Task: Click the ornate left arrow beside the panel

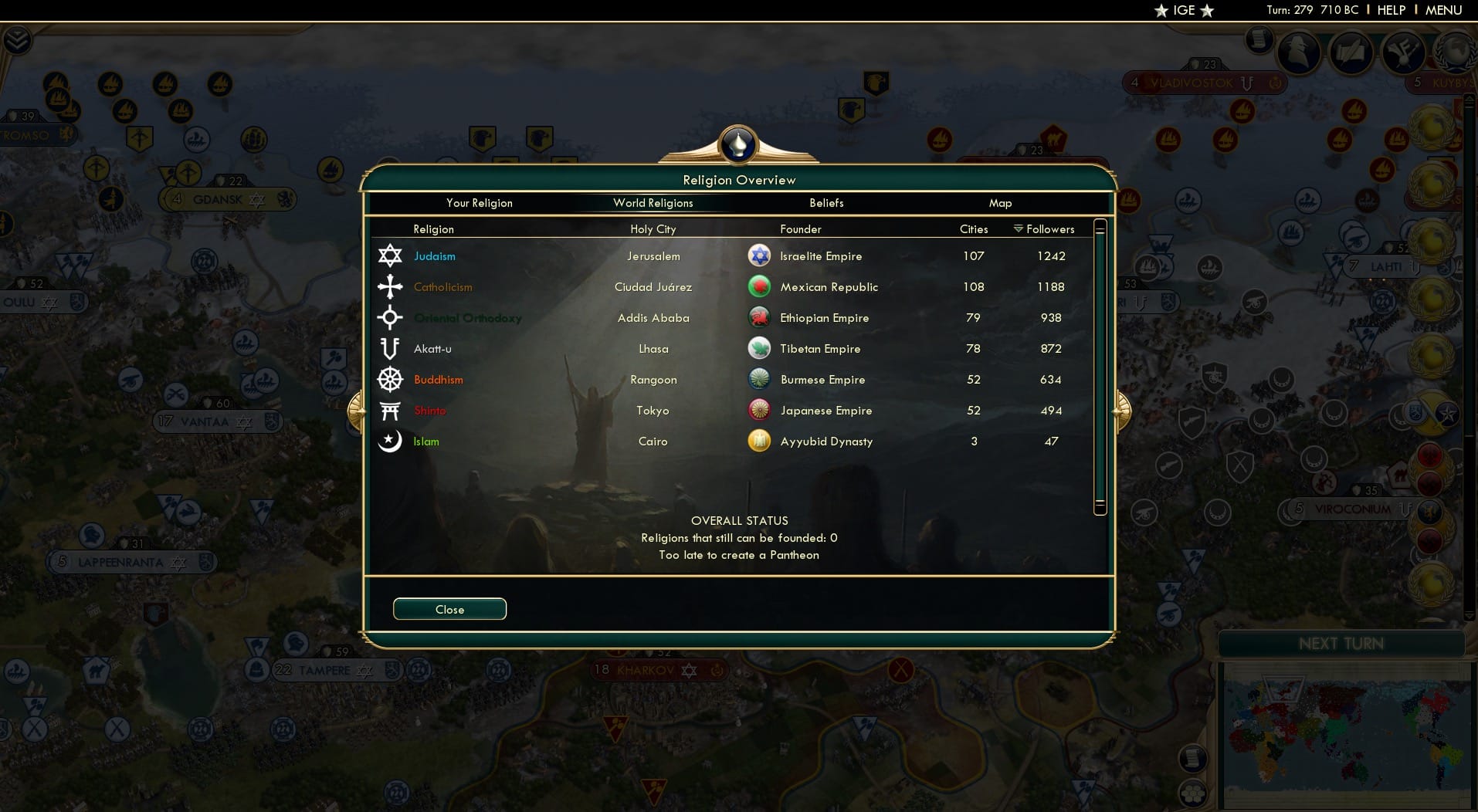Action: point(357,410)
